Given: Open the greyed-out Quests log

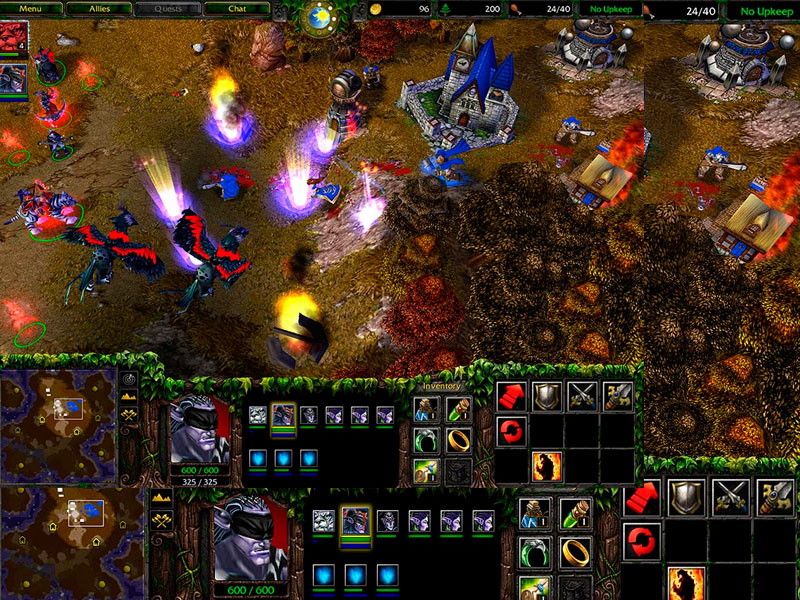Looking at the screenshot, I should (168, 8).
